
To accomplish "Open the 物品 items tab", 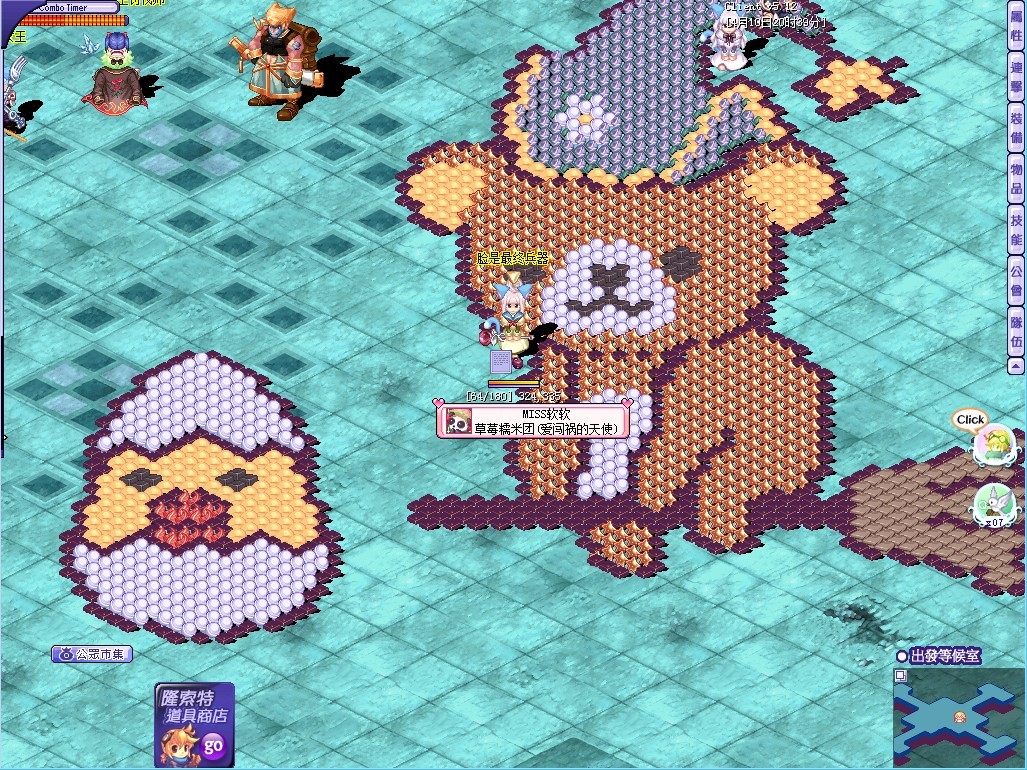I will tap(1016, 178).
